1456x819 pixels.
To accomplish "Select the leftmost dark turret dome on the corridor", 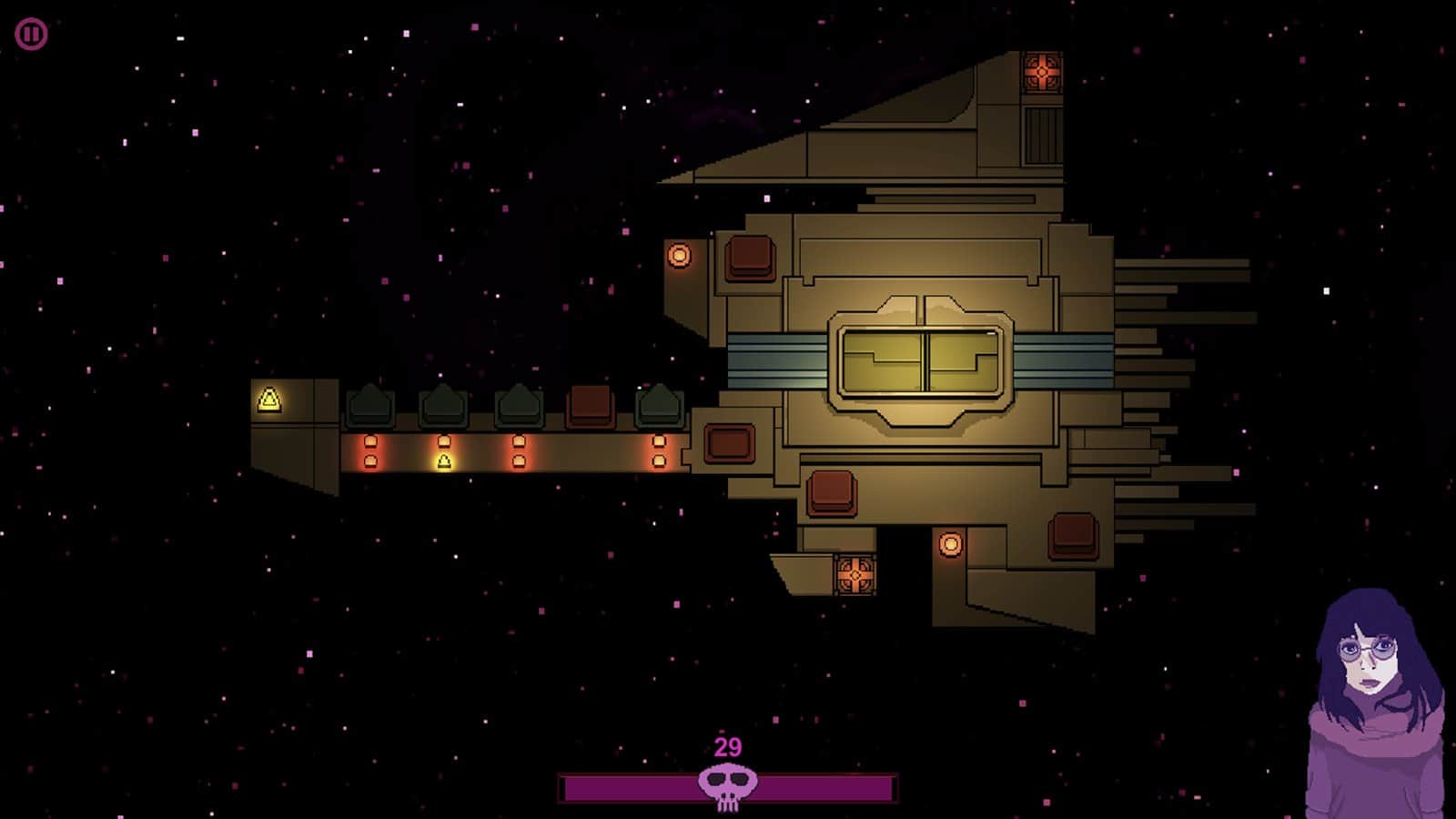I will (x=371, y=403).
